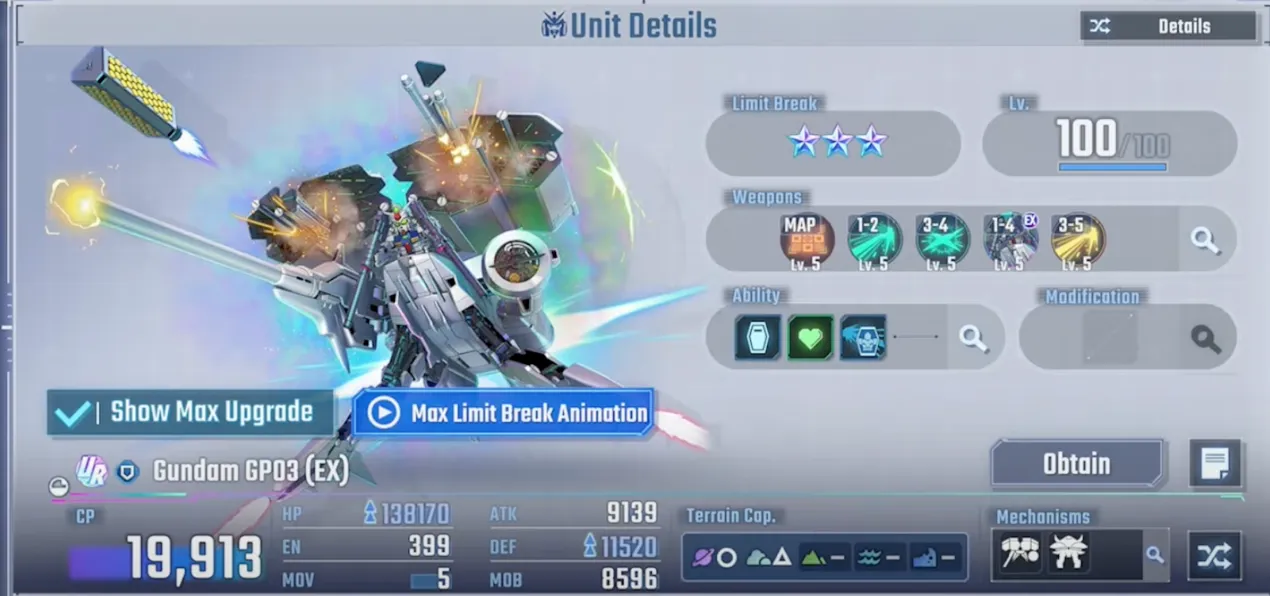Select the green heart ability icon

tap(810, 338)
